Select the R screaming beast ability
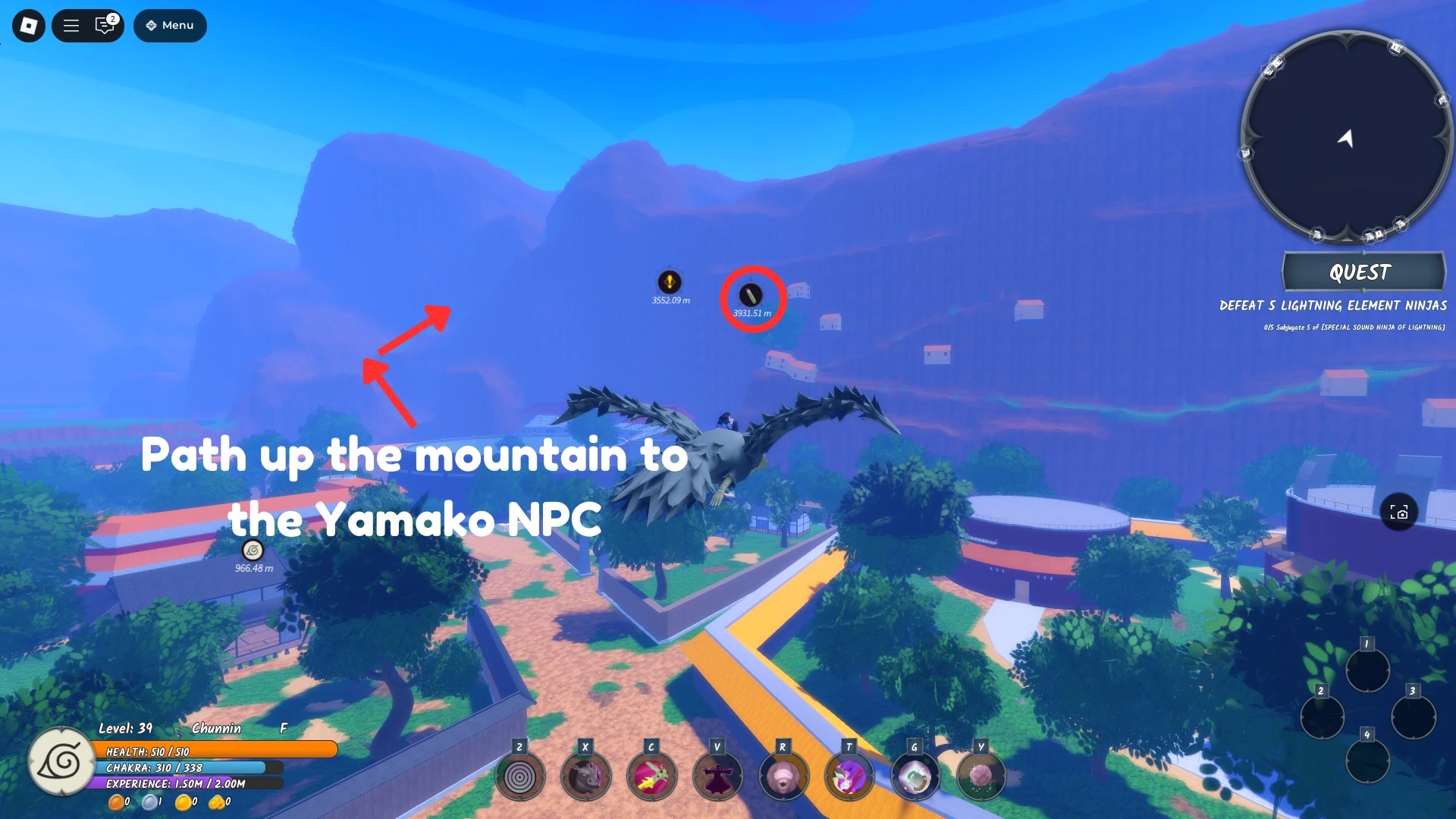The width and height of the screenshot is (1456, 819). pos(783,775)
